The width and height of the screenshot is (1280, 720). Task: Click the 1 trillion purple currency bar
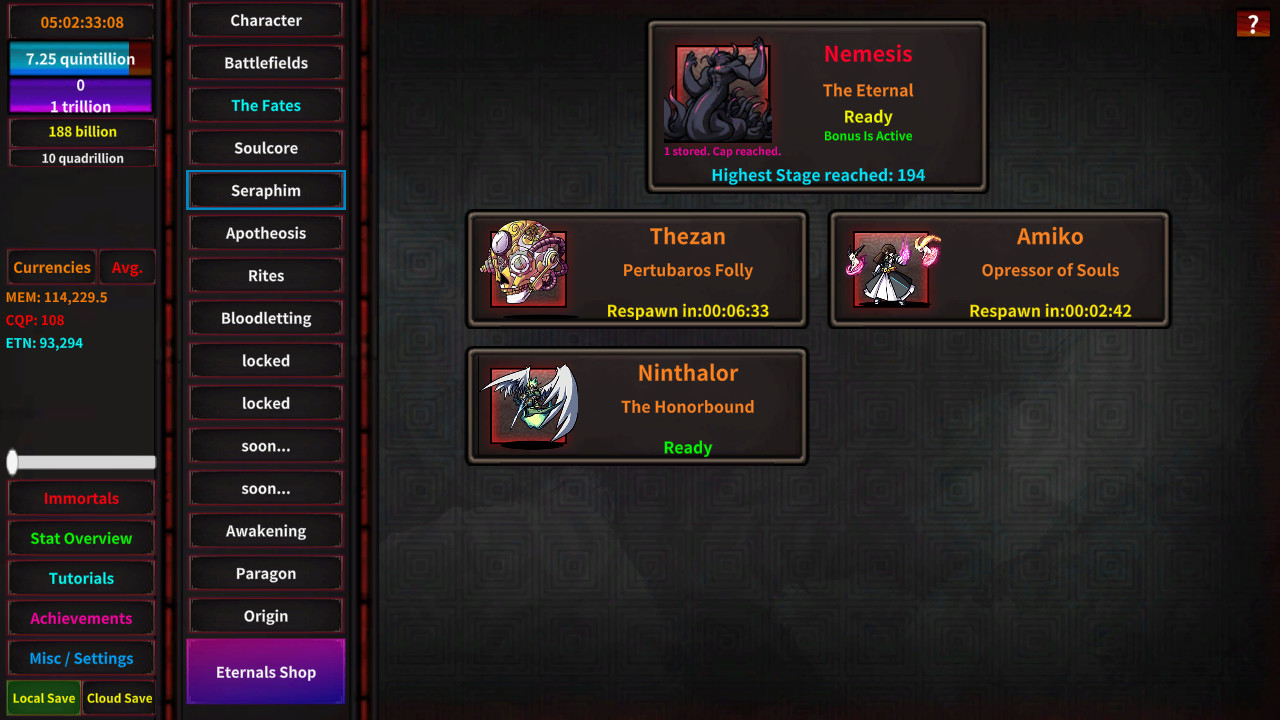(80, 106)
